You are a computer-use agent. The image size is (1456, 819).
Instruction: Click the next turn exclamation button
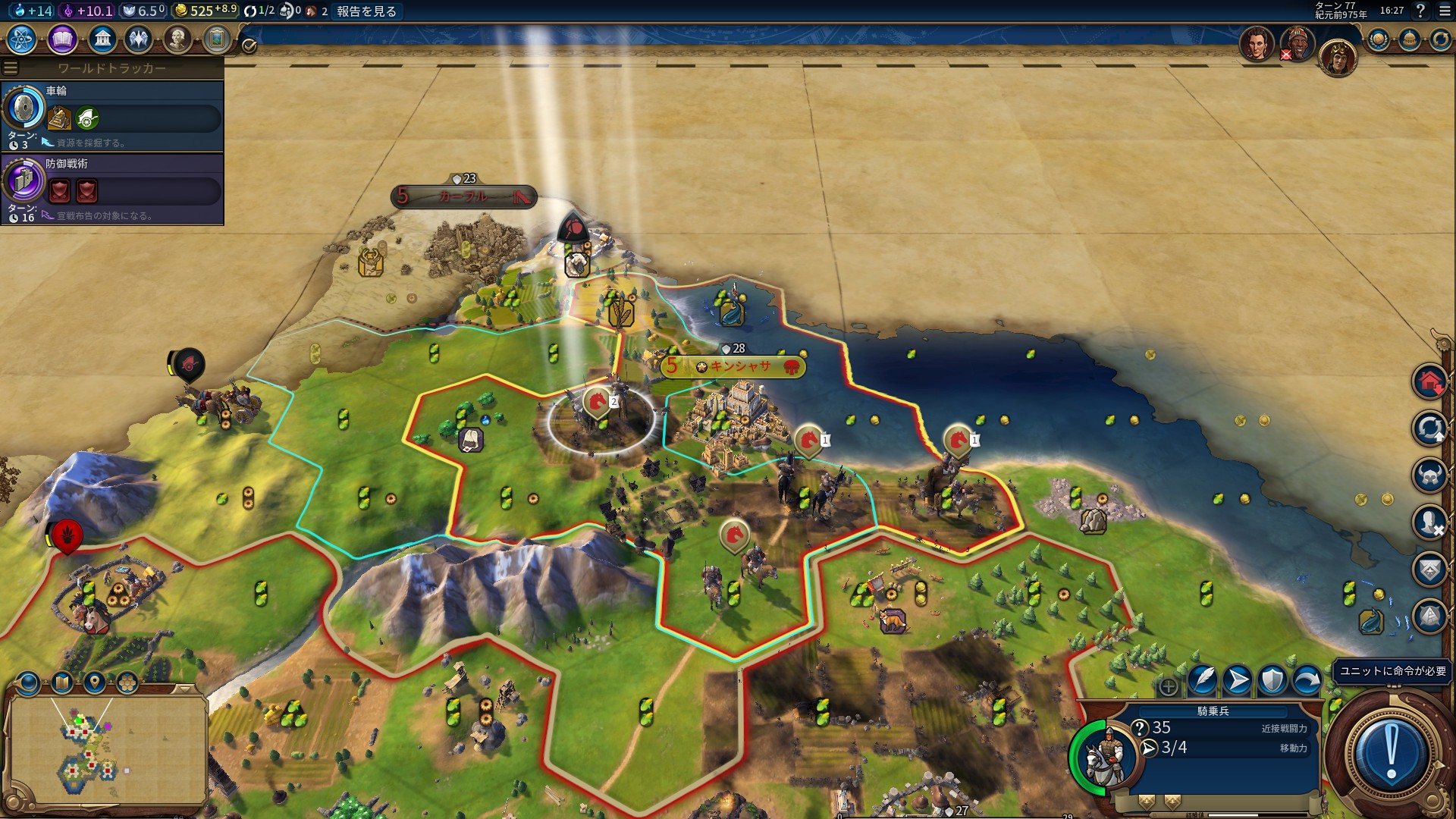[1391, 752]
